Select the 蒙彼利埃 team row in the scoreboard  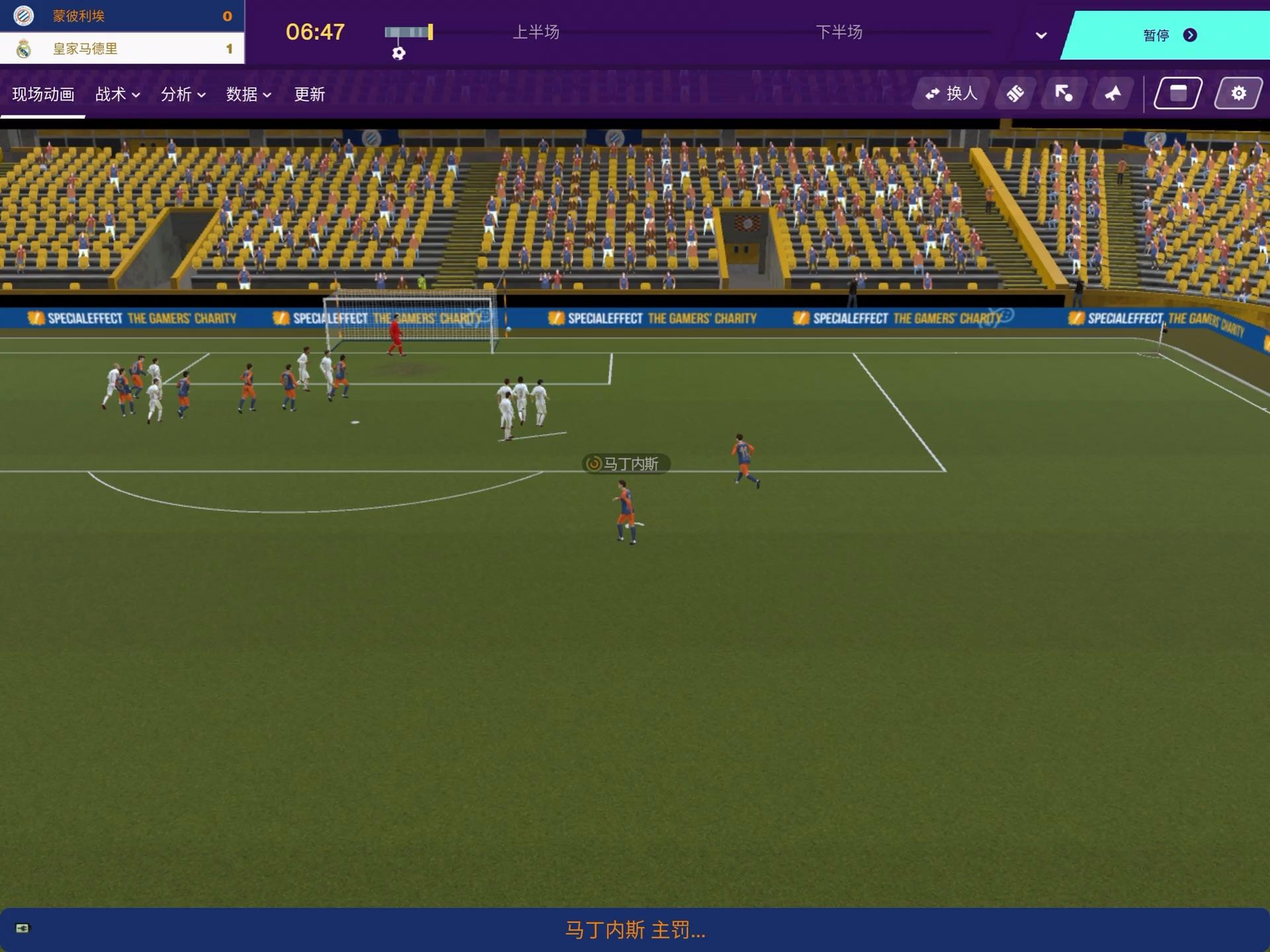122,16
